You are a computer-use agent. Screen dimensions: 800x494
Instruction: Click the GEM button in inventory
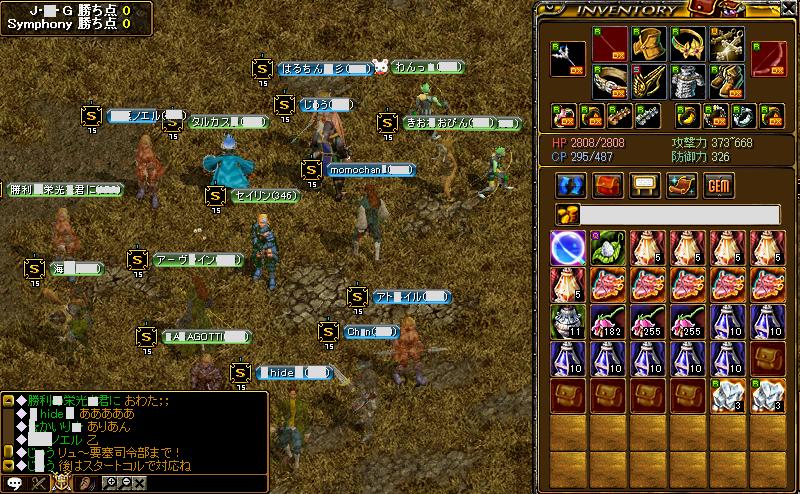tap(717, 185)
